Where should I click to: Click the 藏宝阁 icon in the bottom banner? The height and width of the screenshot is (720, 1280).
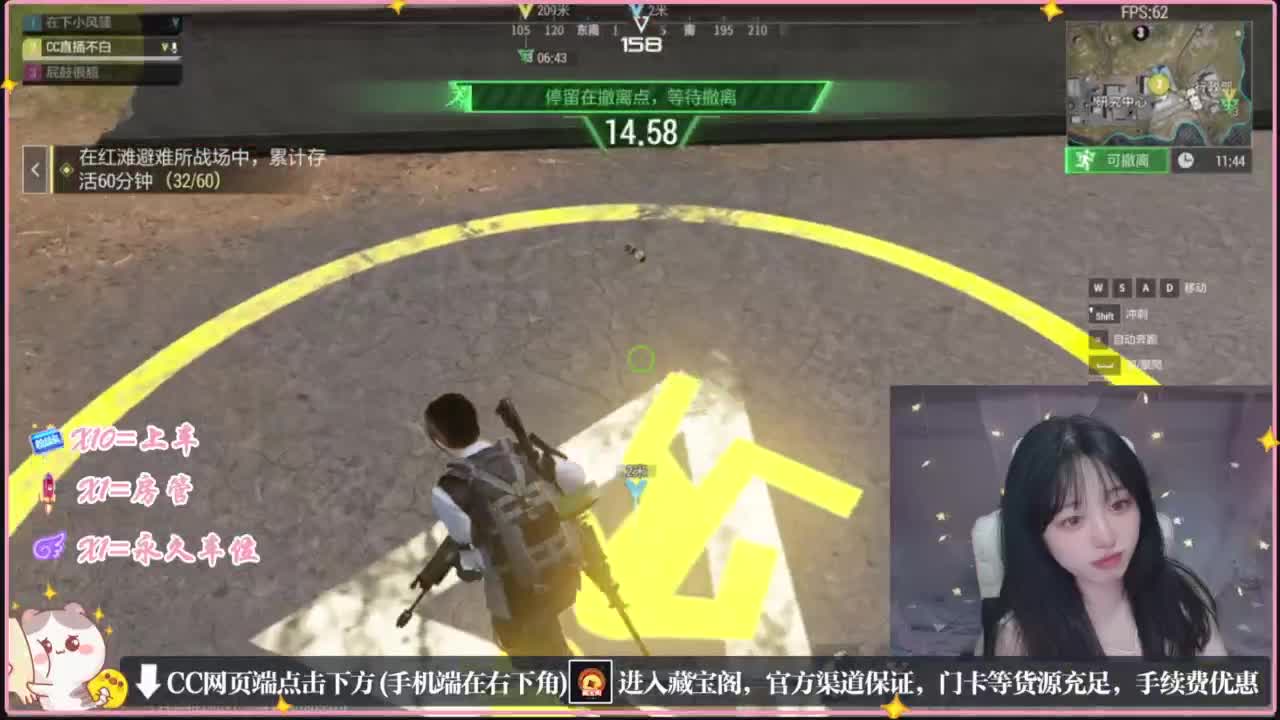pos(591,680)
